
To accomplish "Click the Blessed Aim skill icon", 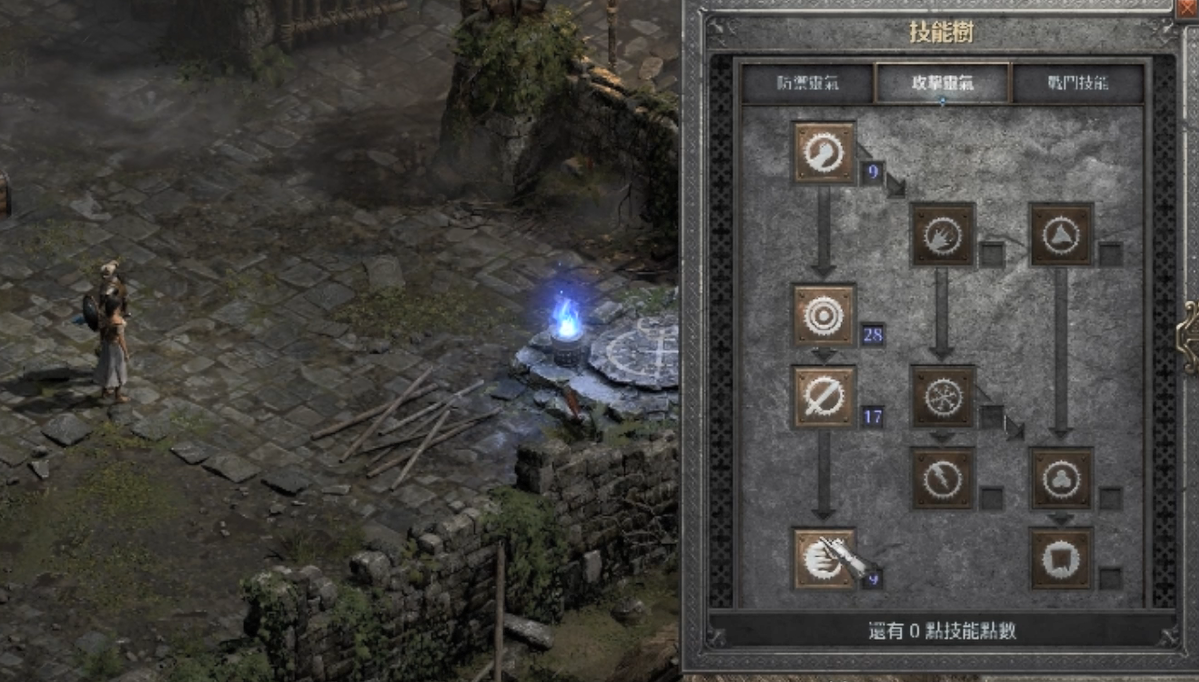I will click(x=824, y=315).
